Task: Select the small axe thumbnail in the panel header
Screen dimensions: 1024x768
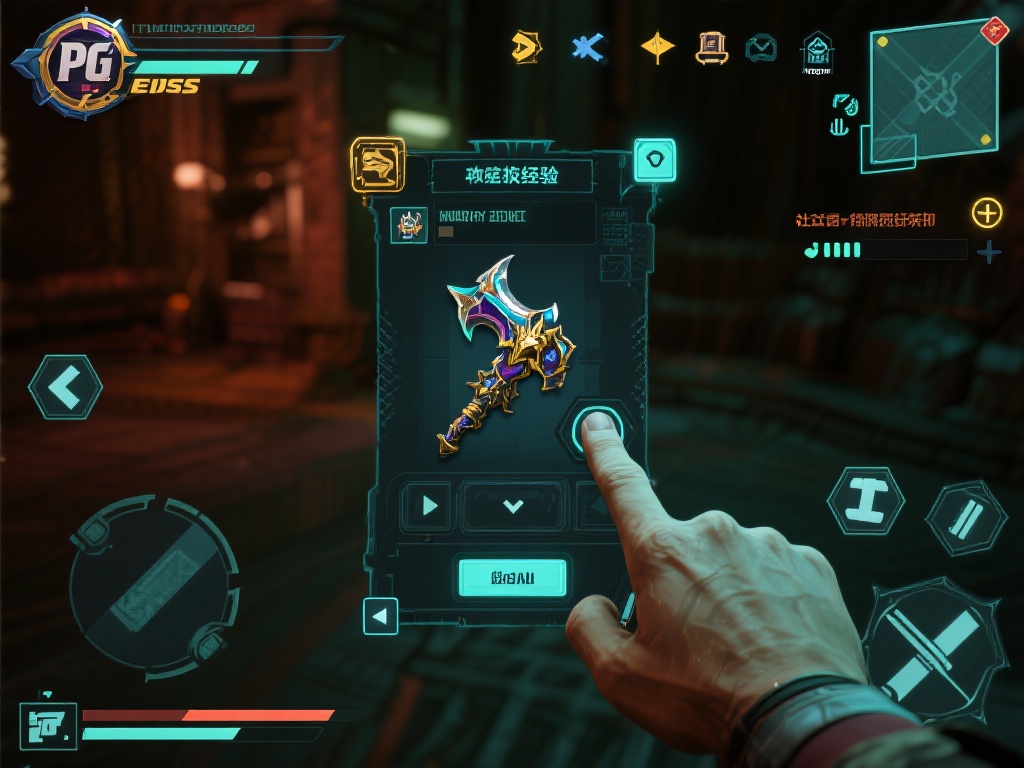Action: coord(408,225)
